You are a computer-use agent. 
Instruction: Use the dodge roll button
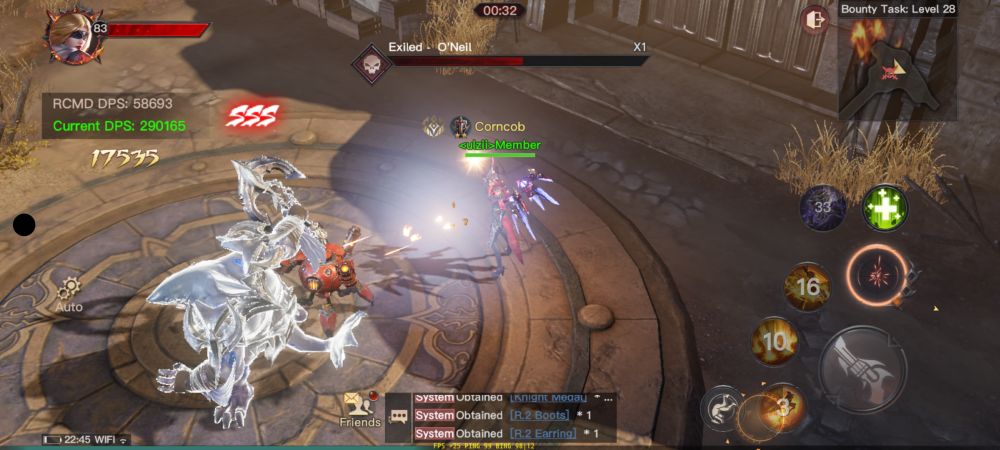[x=720, y=408]
